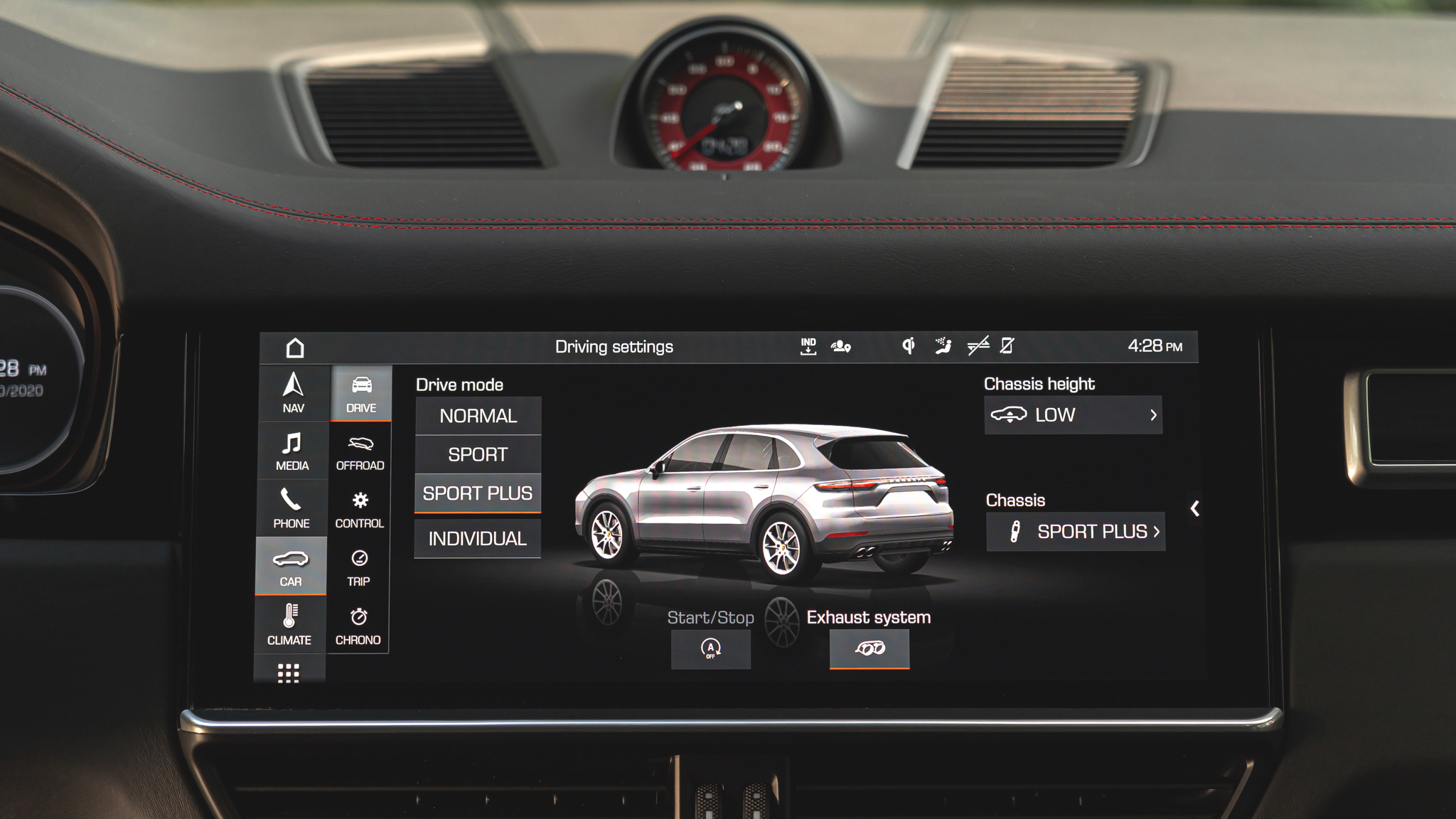The height and width of the screenshot is (819, 1456).
Task: Select NORMAL drive mode
Action: coord(478,416)
